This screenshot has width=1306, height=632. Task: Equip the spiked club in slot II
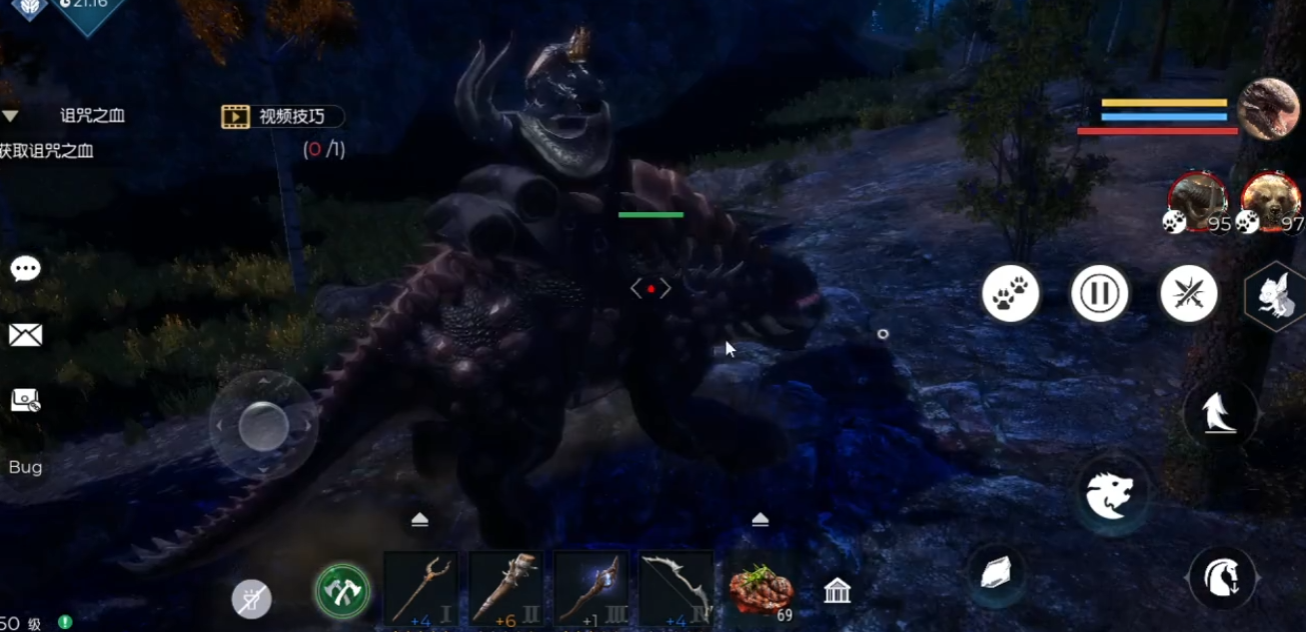(505, 589)
